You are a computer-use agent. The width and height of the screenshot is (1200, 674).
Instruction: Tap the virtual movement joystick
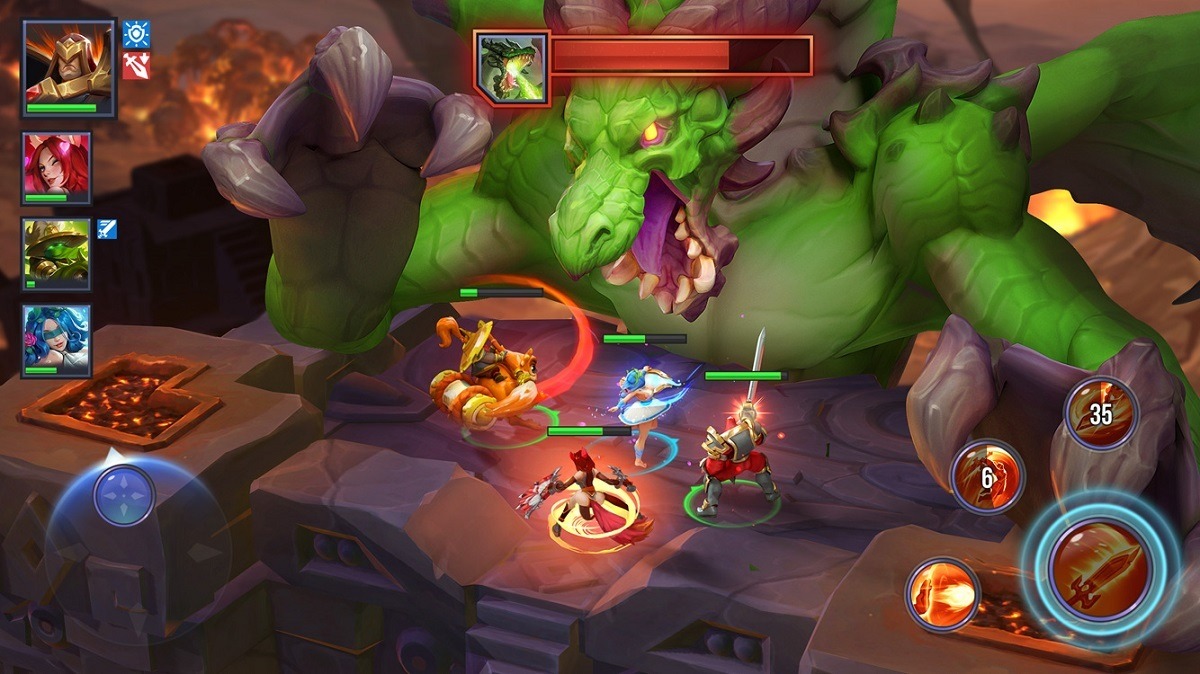click(124, 496)
